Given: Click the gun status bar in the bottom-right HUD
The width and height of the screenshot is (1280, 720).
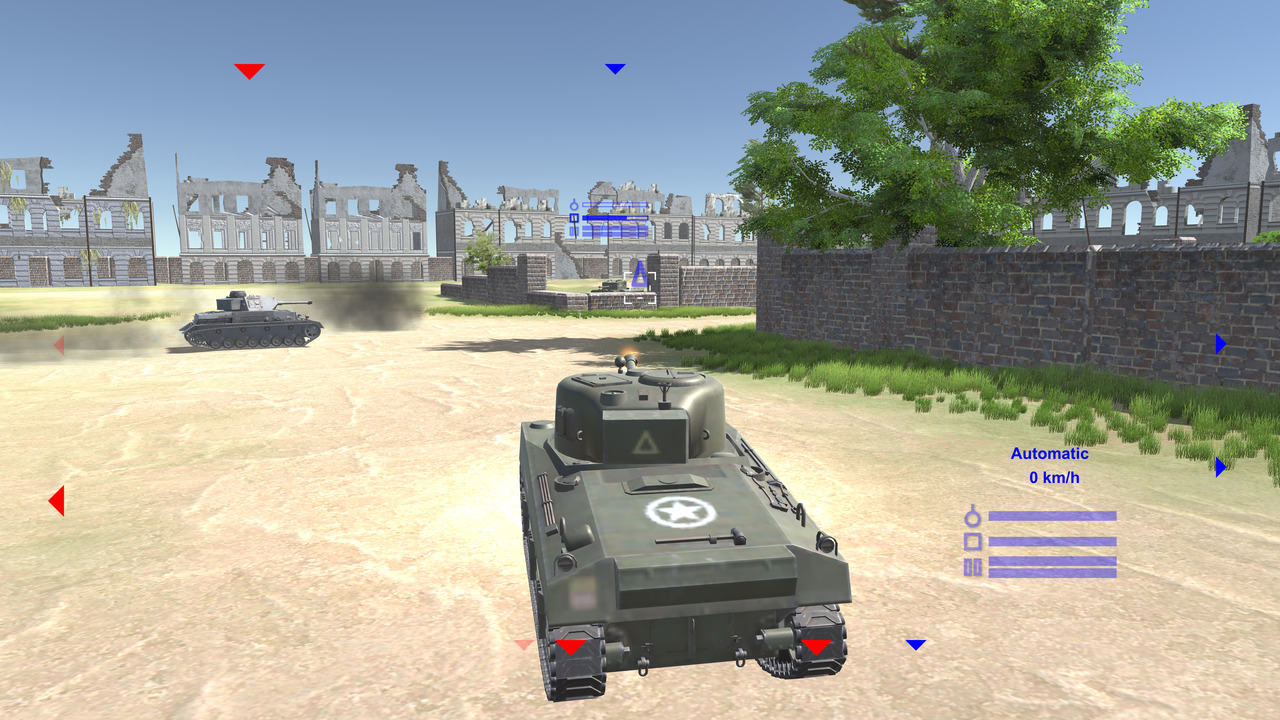Looking at the screenshot, I should tap(1053, 515).
